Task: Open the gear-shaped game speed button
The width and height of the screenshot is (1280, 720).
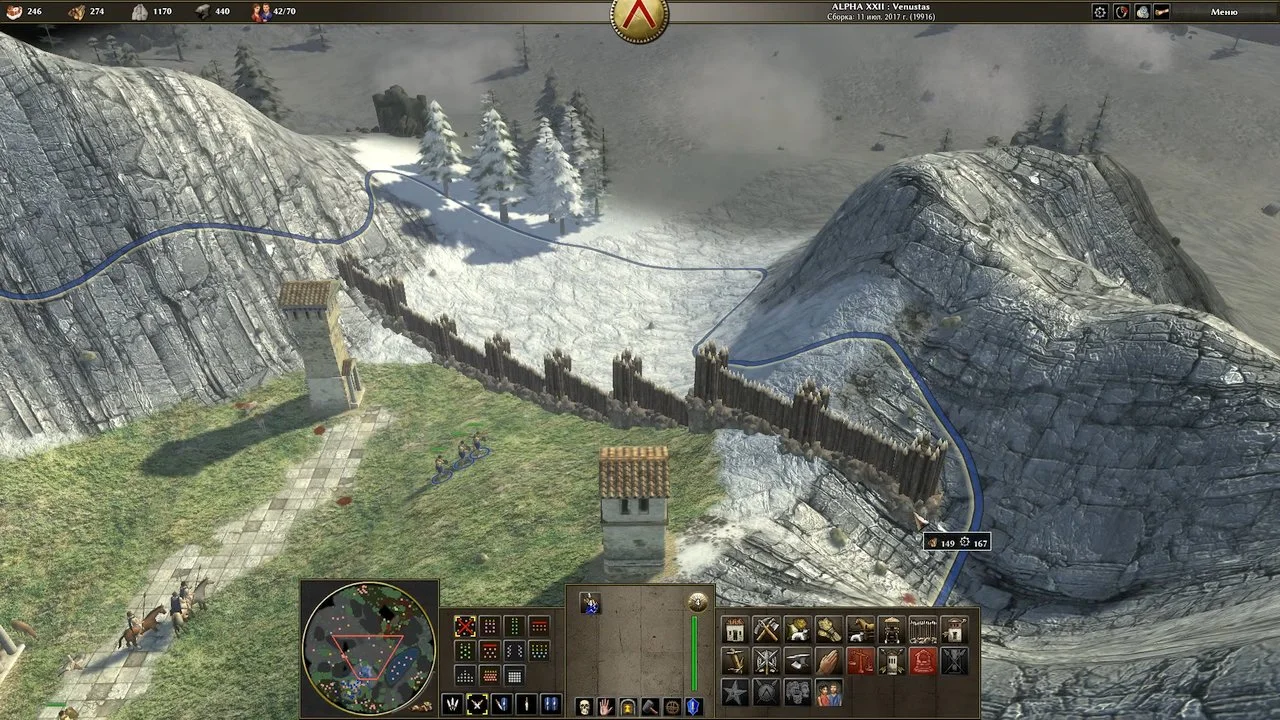Action: 1100,12
